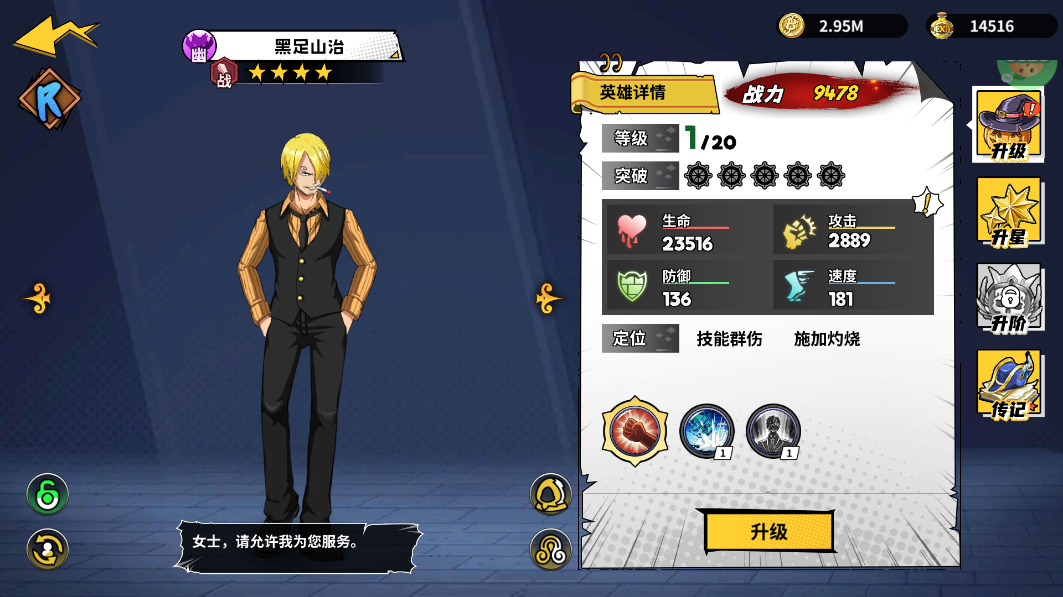Tap the gold coin currency icon
This screenshot has width=1063, height=597.
[x=792, y=26]
